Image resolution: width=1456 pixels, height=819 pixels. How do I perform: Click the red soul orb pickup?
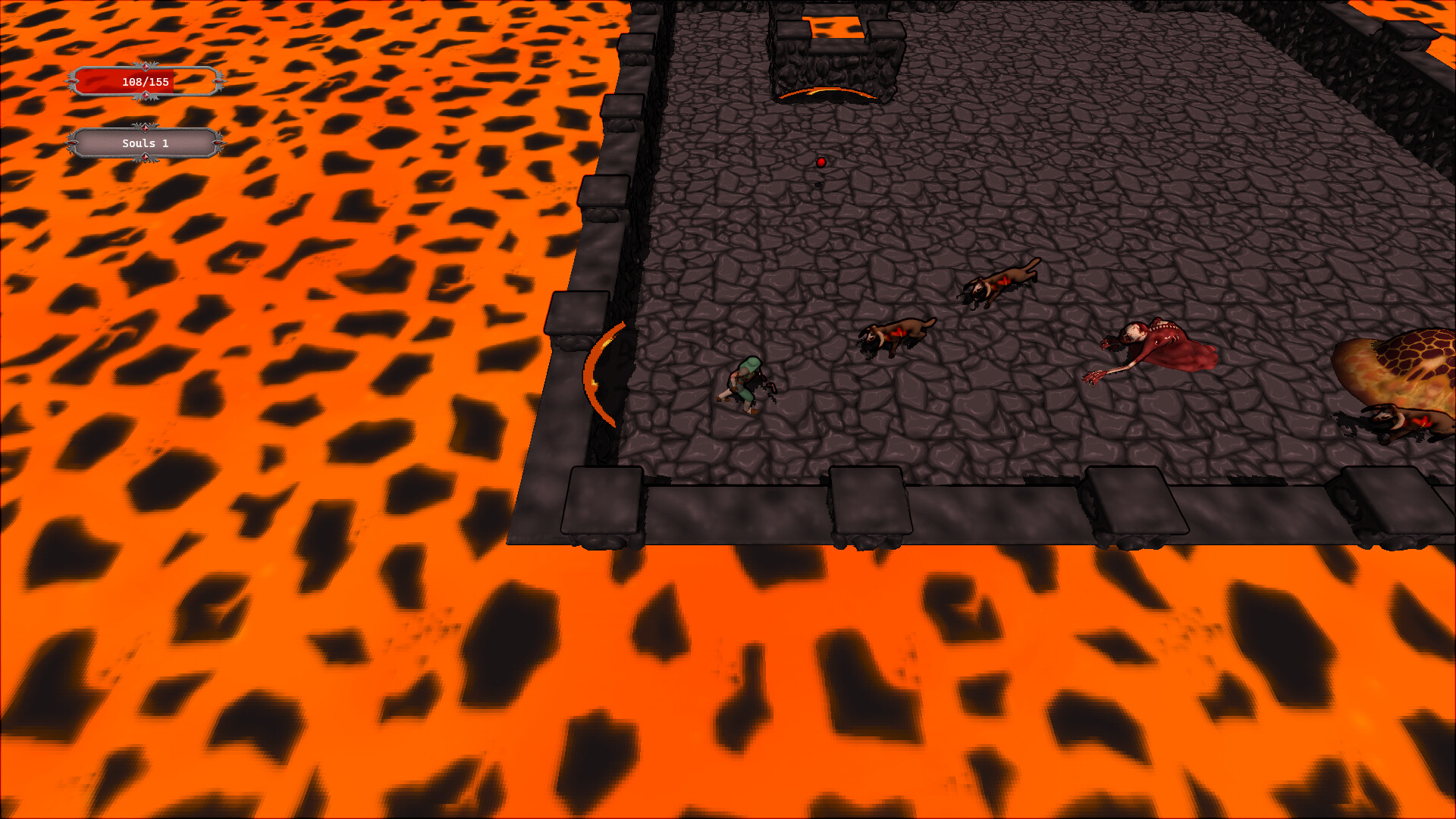[x=821, y=162]
